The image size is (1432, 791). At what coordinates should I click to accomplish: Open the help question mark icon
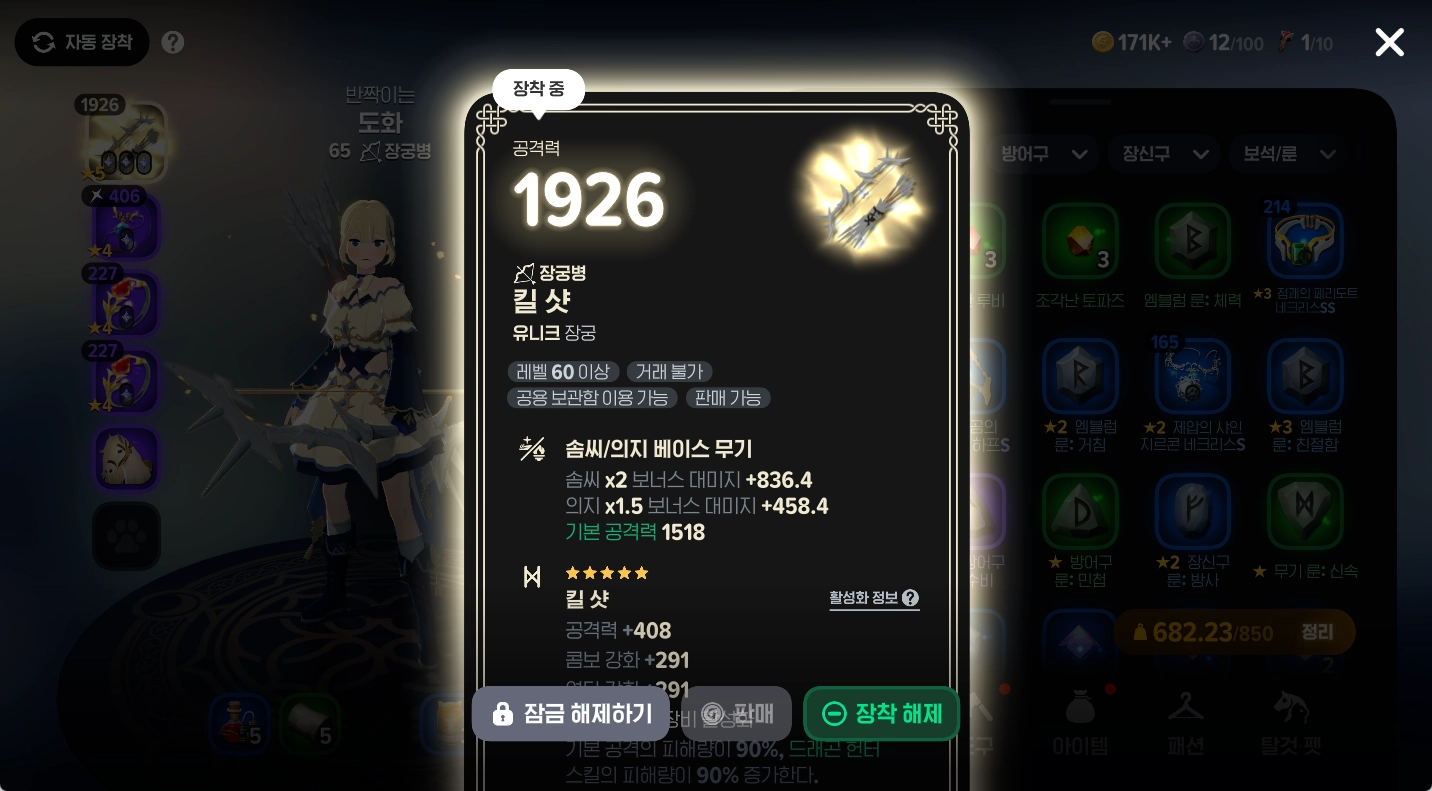tap(172, 42)
